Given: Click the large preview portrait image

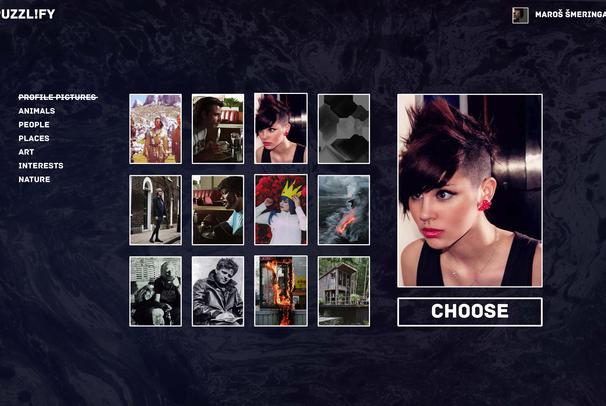Looking at the screenshot, I should pos(469,190).
